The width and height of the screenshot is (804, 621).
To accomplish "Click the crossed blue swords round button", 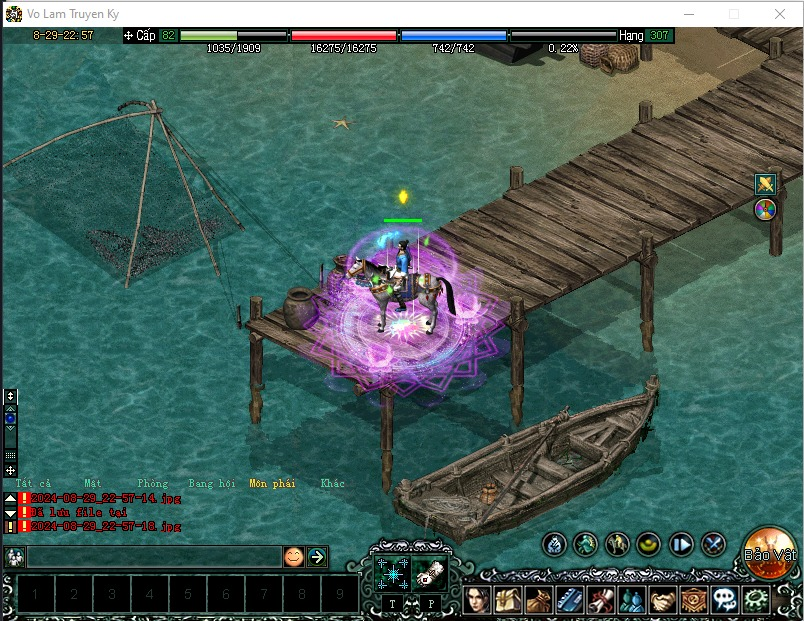I will (713, 544).
